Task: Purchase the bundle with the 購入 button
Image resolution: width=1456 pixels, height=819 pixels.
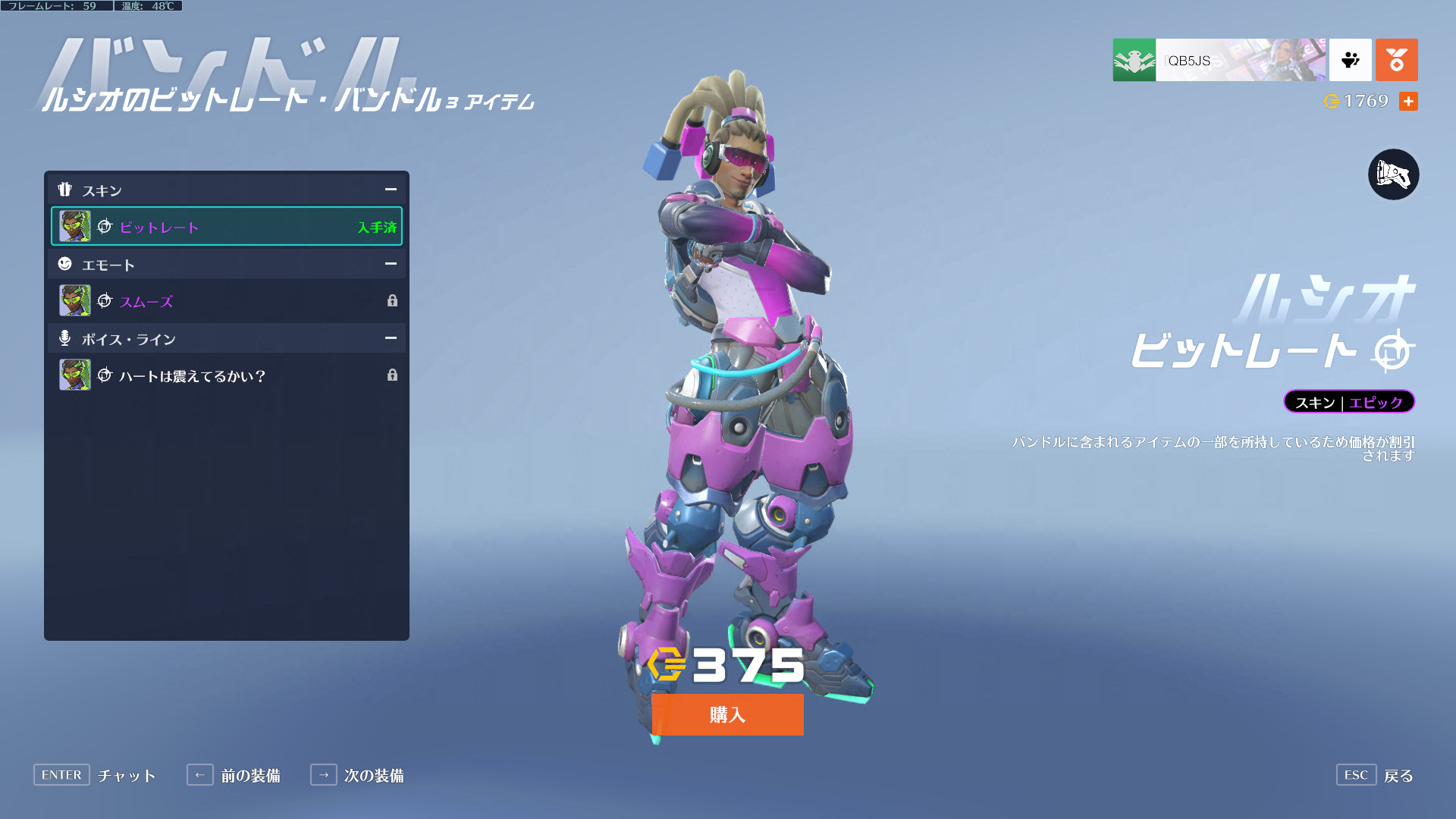Action: tap(727, 714)
